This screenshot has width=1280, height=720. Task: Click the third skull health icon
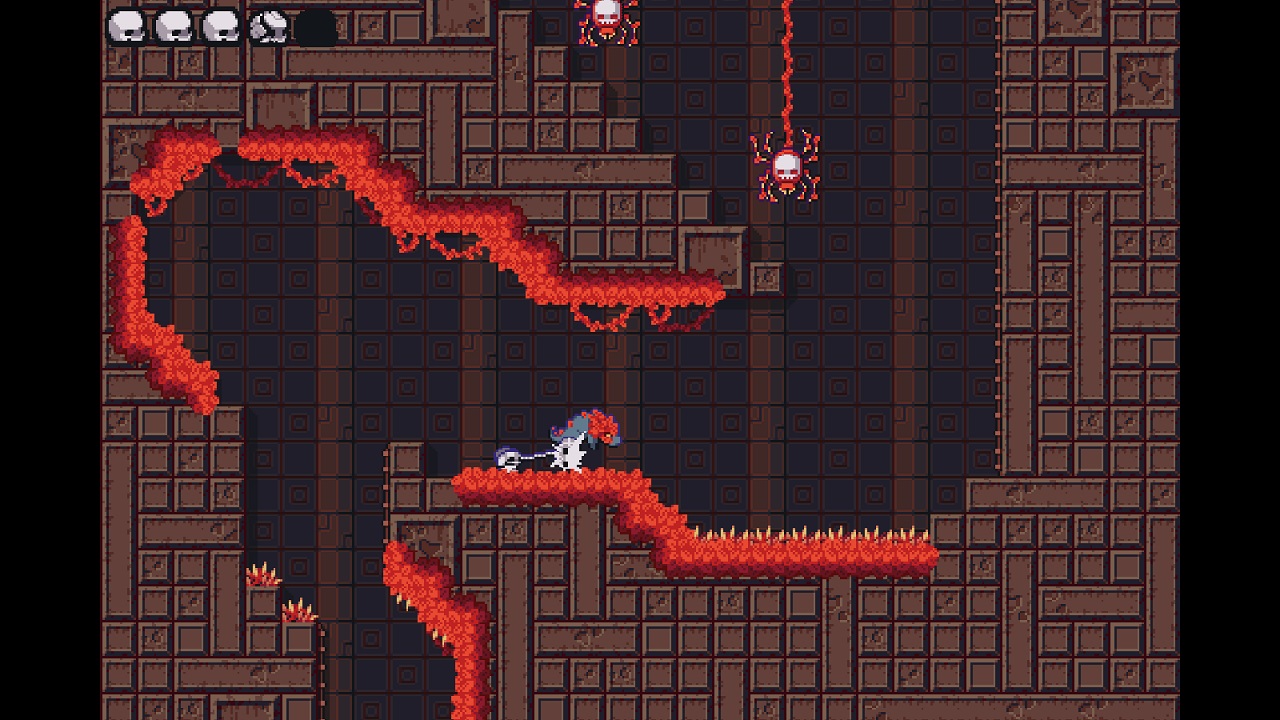click(221, 22)
